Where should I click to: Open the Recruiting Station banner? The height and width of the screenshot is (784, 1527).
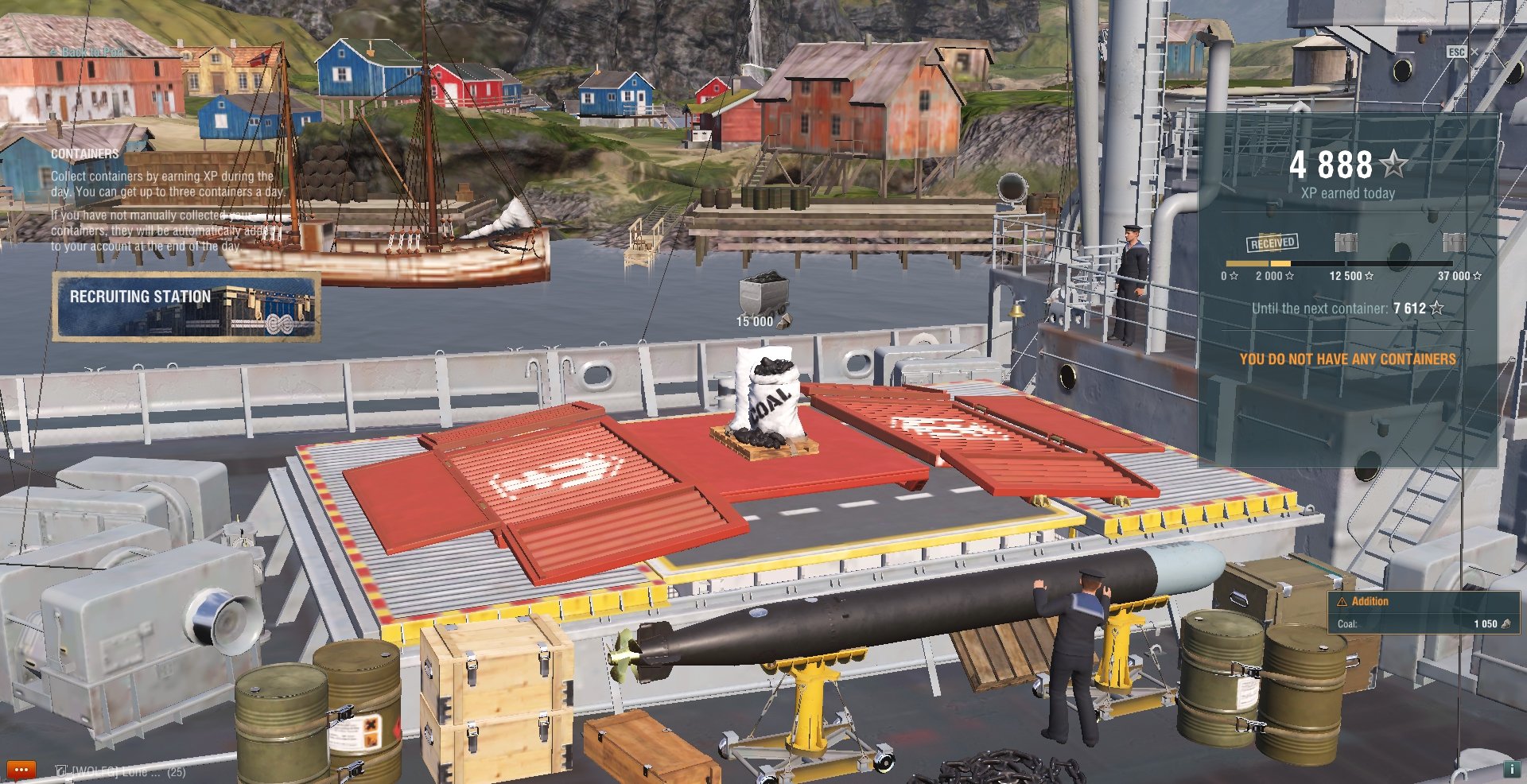click(x=186, y=307)
